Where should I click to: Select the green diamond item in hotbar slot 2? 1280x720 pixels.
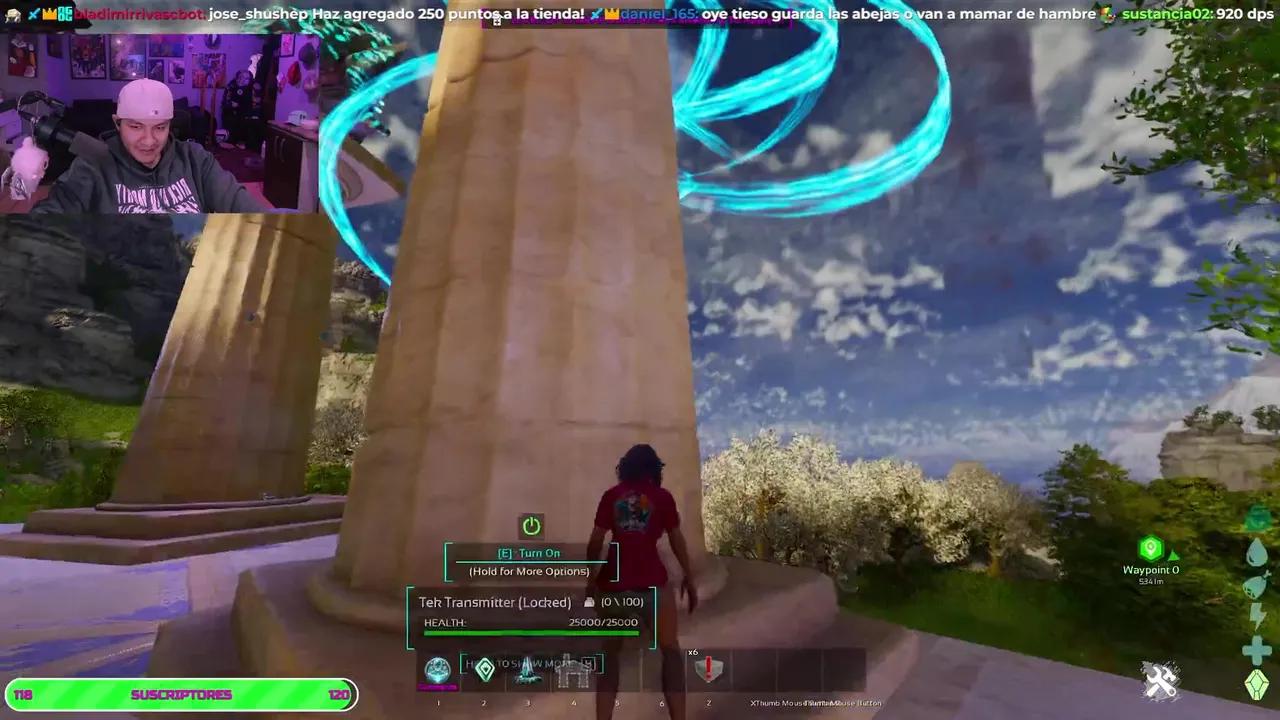[485, 670]
